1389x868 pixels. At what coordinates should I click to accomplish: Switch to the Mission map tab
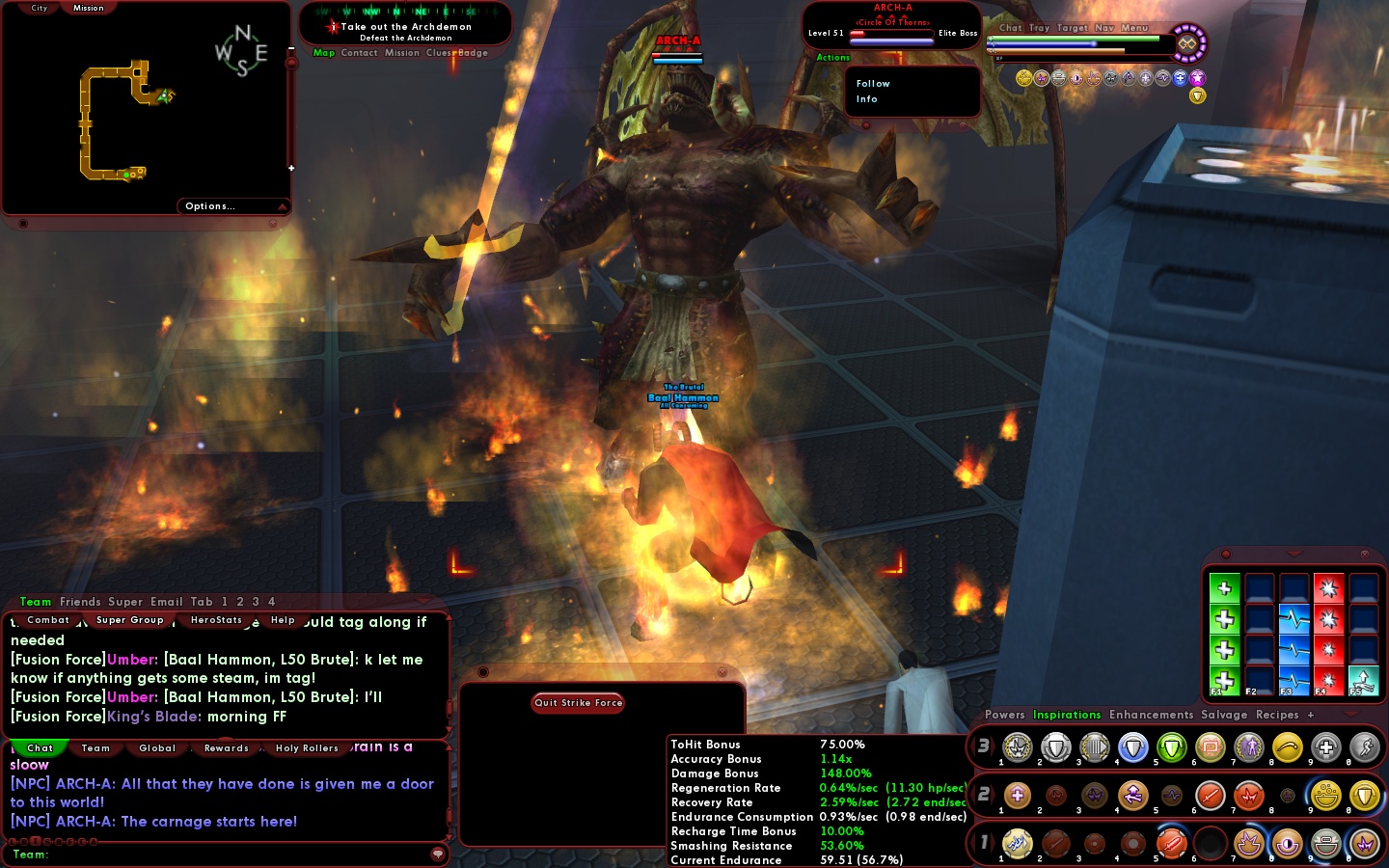[88, 8]
